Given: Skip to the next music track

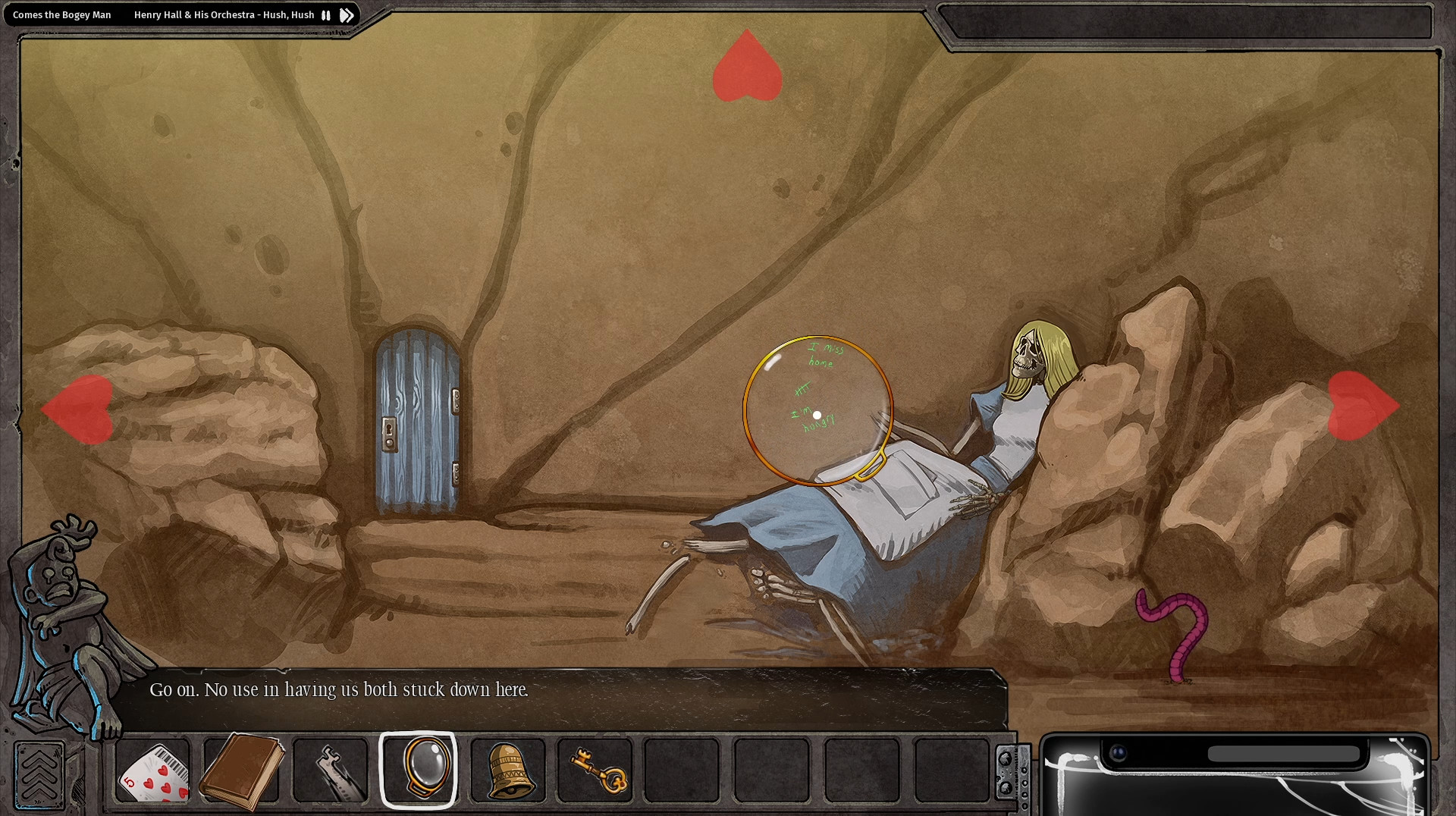Looking at the screenshot, I should click(347, 14).
